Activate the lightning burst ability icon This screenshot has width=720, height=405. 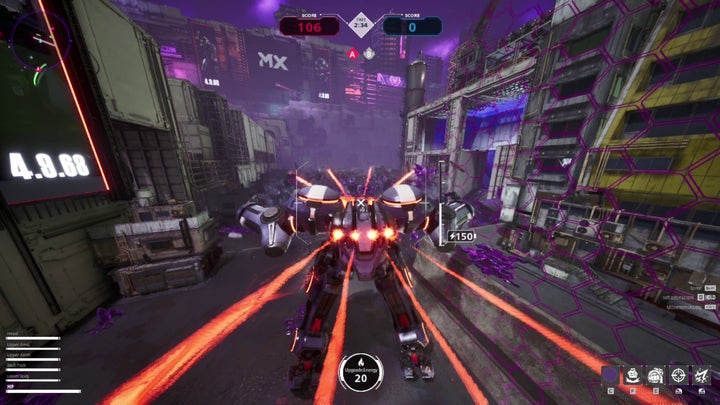point(701,374)
